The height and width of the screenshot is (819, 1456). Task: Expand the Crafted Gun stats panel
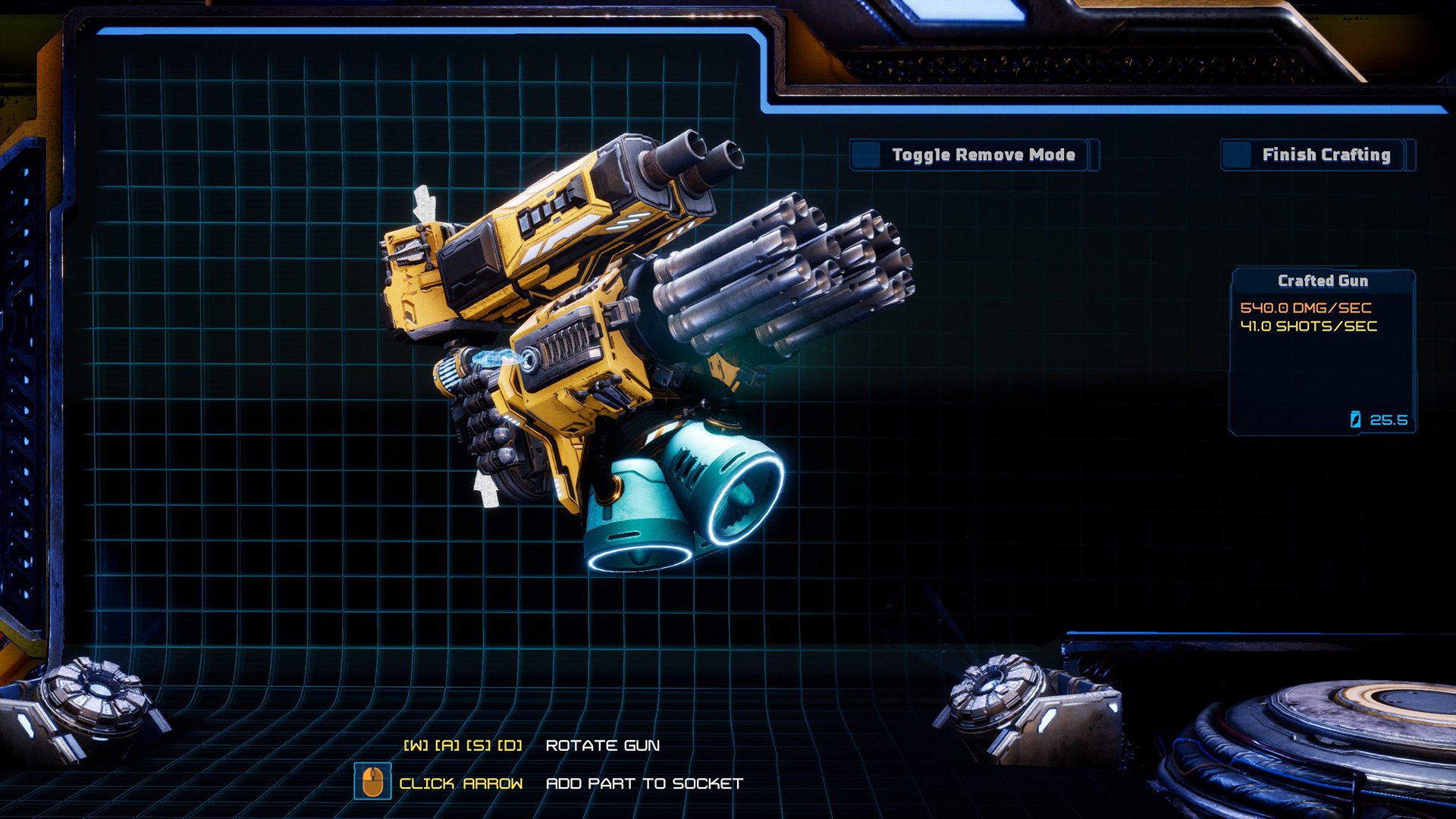coord(1323,349)
